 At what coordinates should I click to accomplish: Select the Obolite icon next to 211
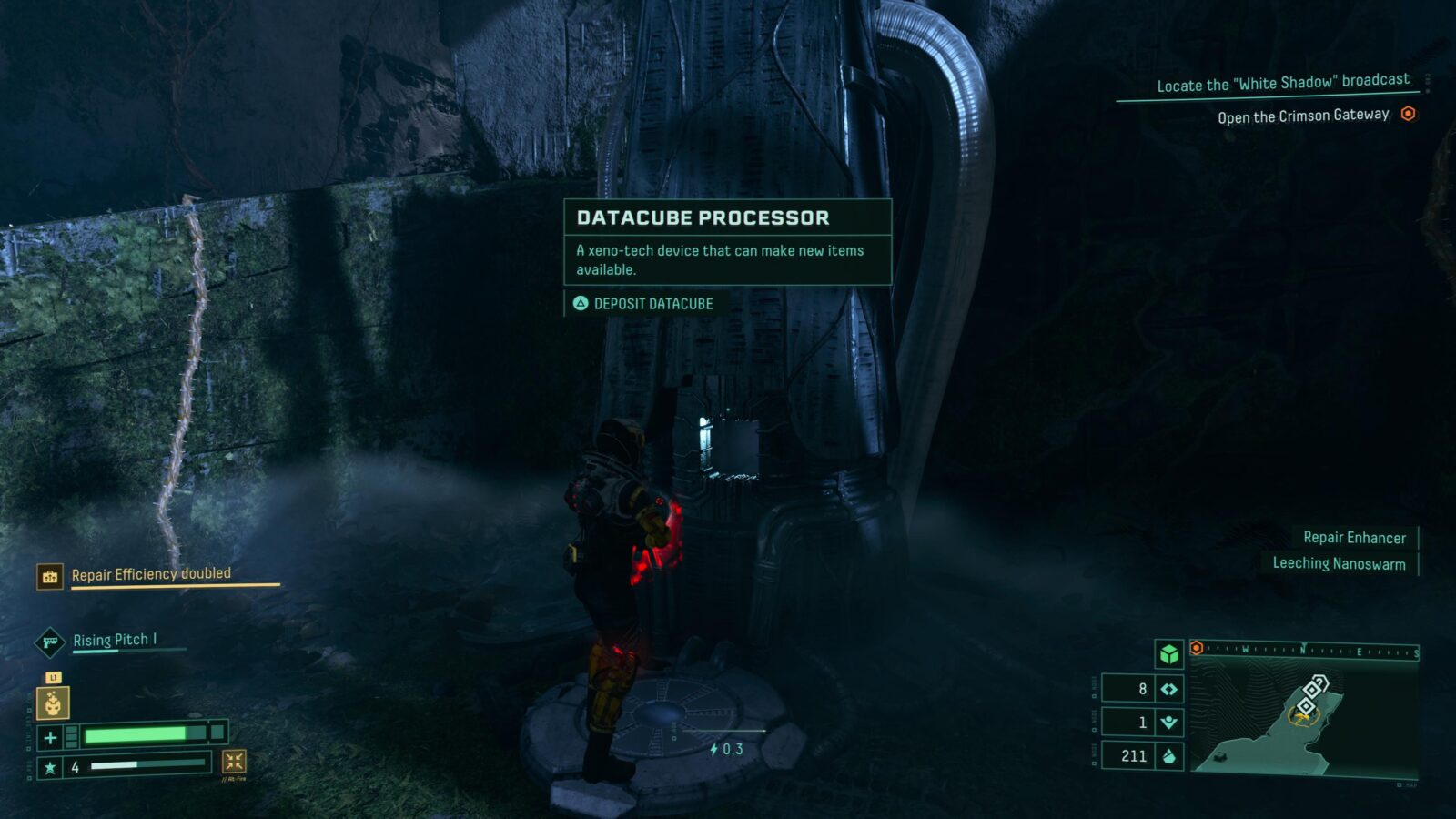pyautogui.click(x=1169, y=756)
